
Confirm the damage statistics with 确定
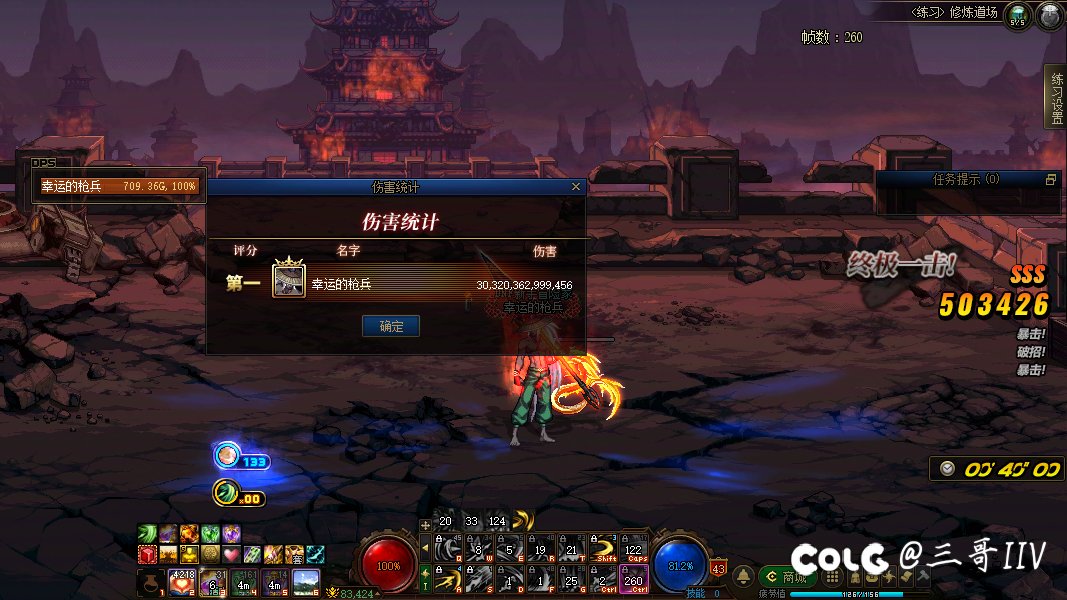(390, 326)
